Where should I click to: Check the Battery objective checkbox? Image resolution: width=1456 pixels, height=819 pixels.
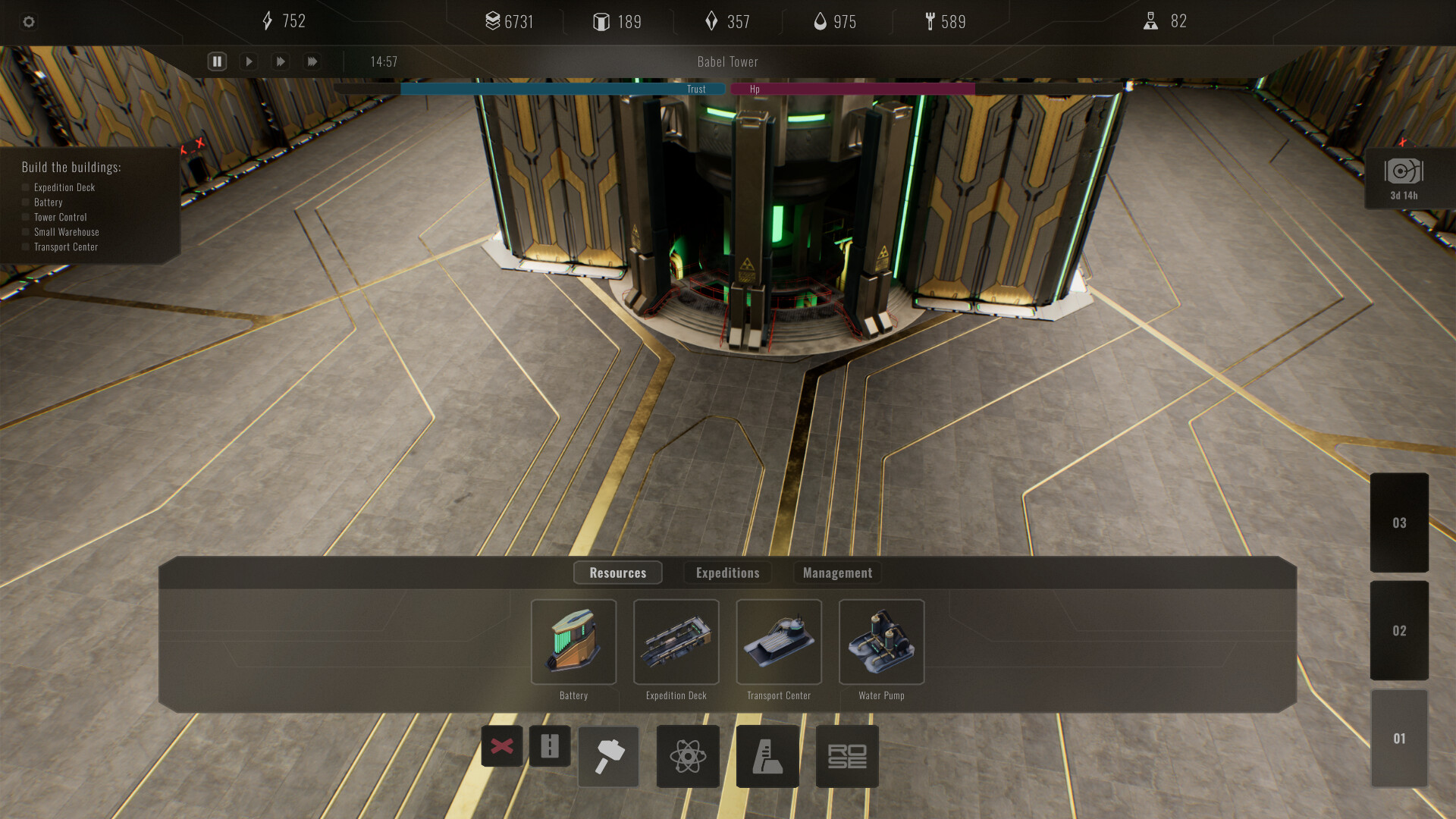tap(25, 202)
